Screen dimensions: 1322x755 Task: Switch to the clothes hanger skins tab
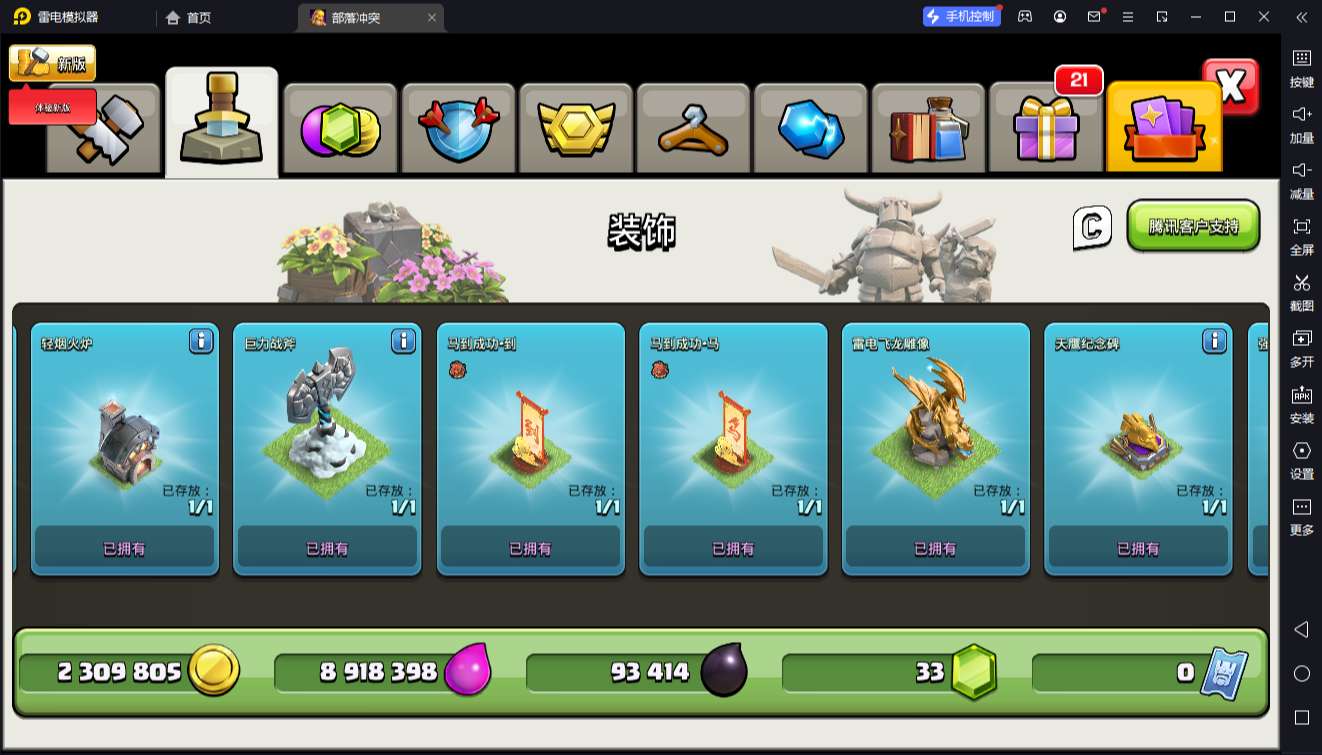pyautogui.click(x=693, y=130)
